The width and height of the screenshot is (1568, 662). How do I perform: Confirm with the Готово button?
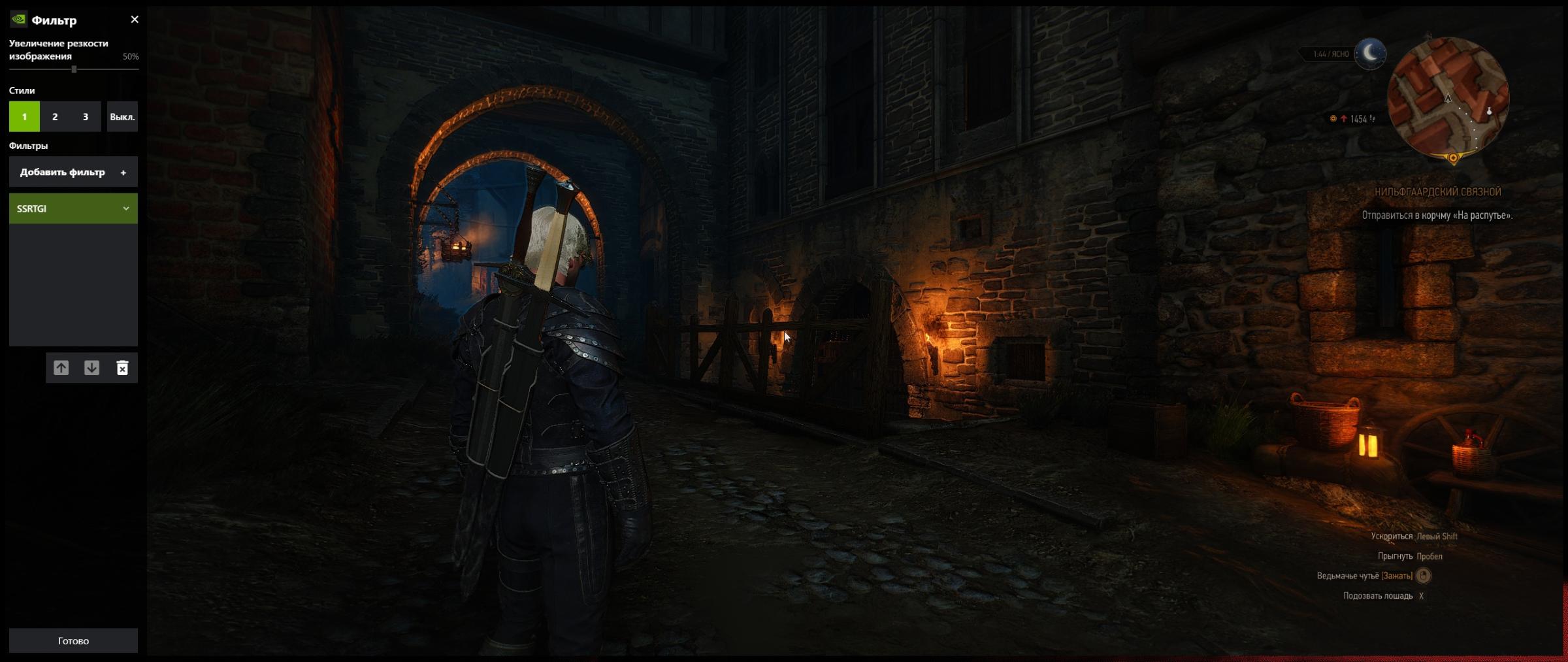73,640
